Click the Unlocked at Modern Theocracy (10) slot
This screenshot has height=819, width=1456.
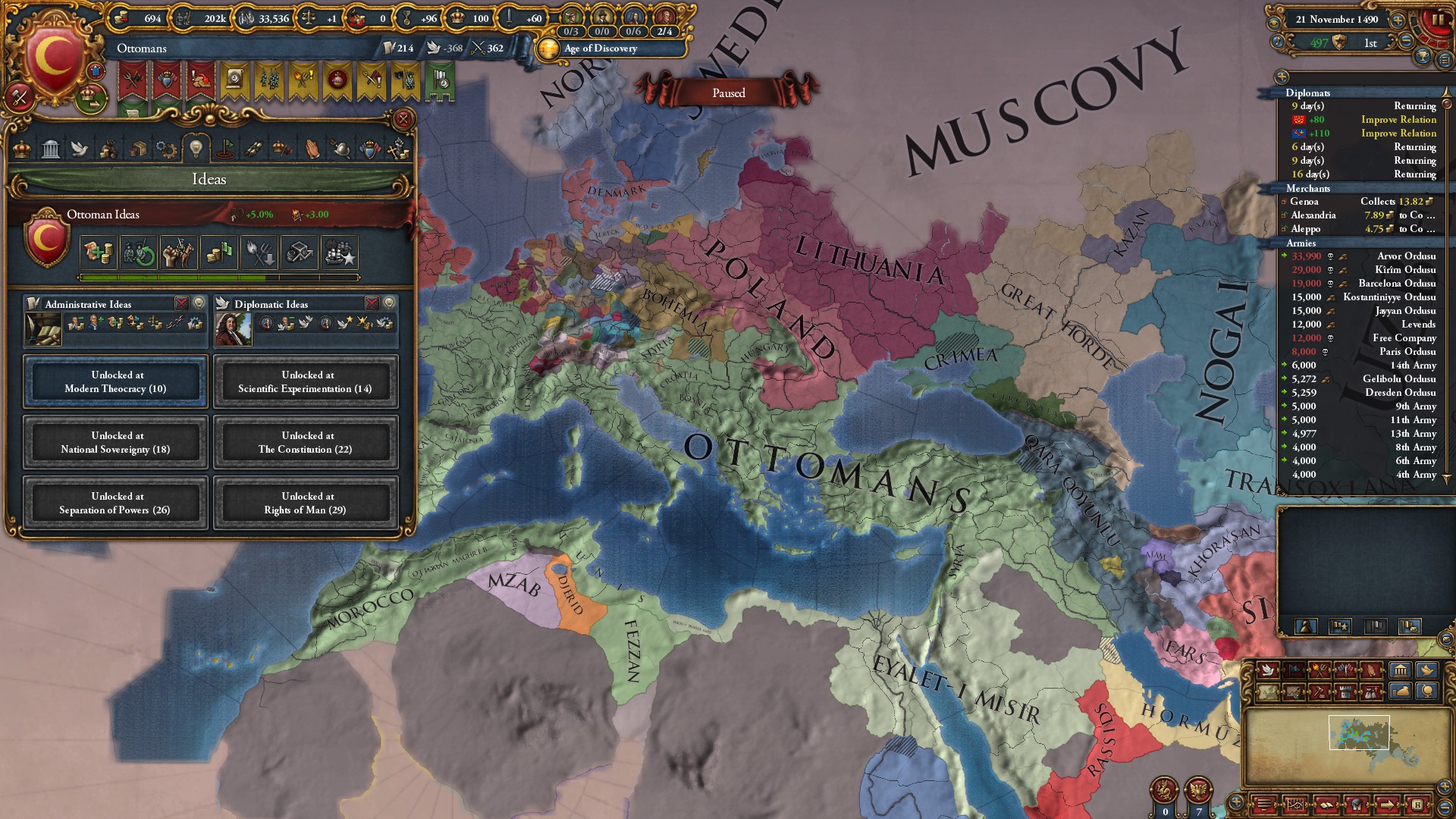(x=115, y=381)
